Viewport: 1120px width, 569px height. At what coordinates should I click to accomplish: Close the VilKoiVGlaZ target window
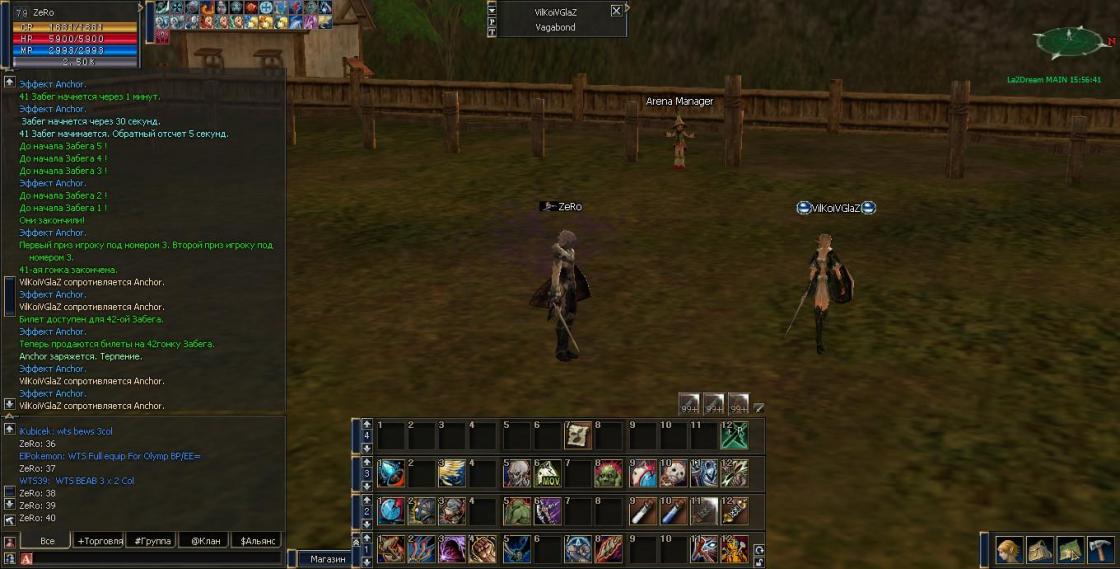point(616,11)
